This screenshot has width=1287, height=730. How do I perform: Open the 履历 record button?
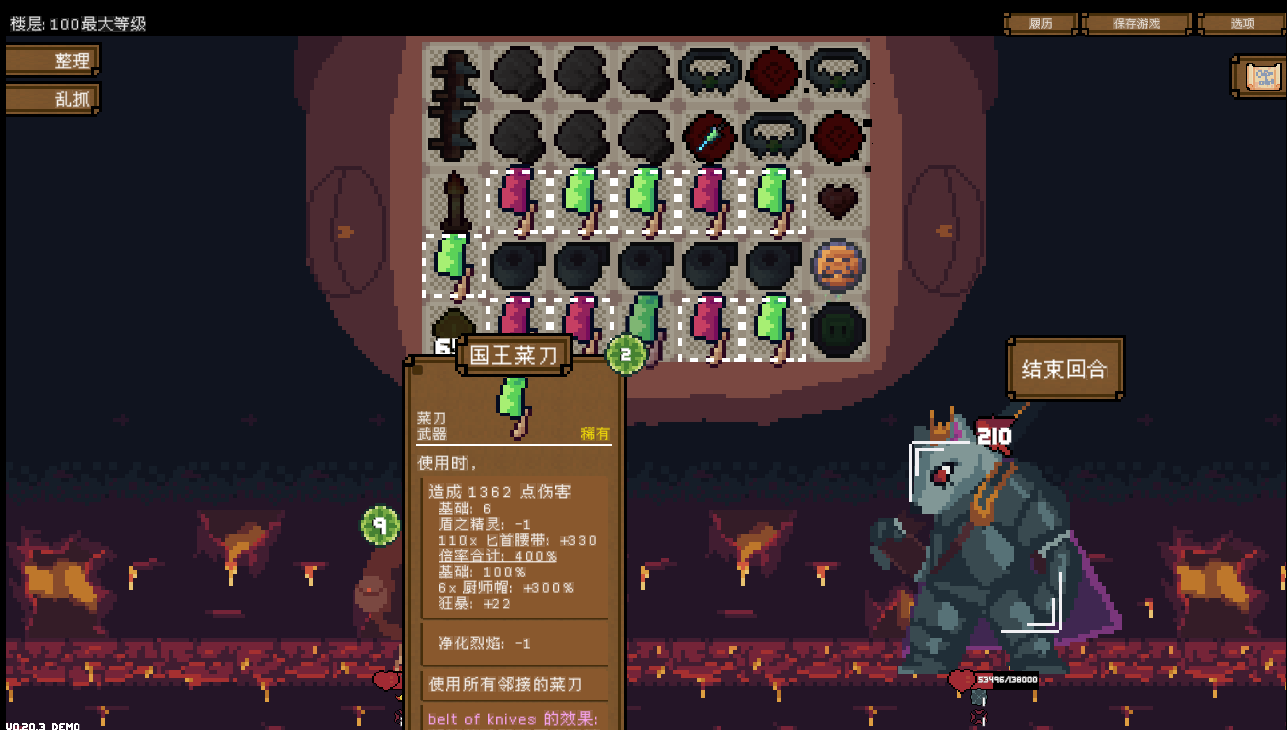(1040, 23)
